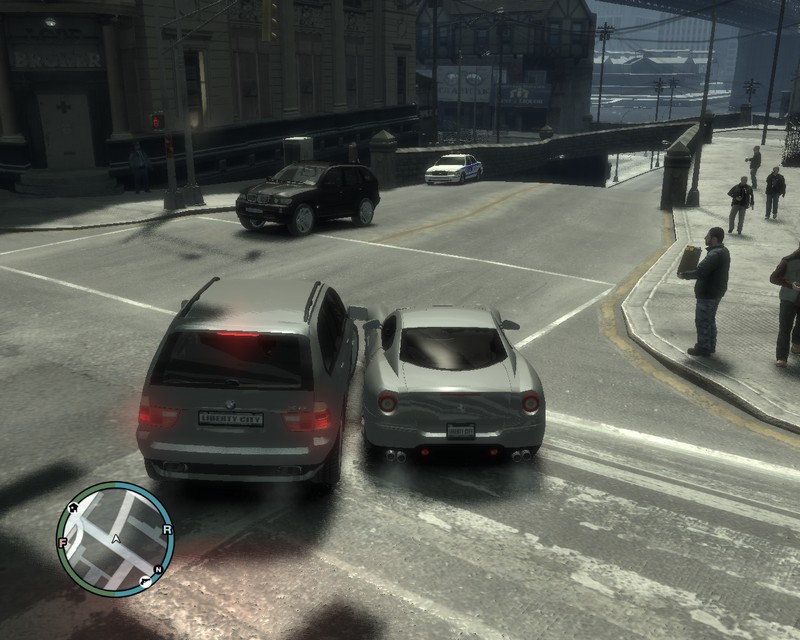Click the player arrow on the radar

click(x=117, y=539)
